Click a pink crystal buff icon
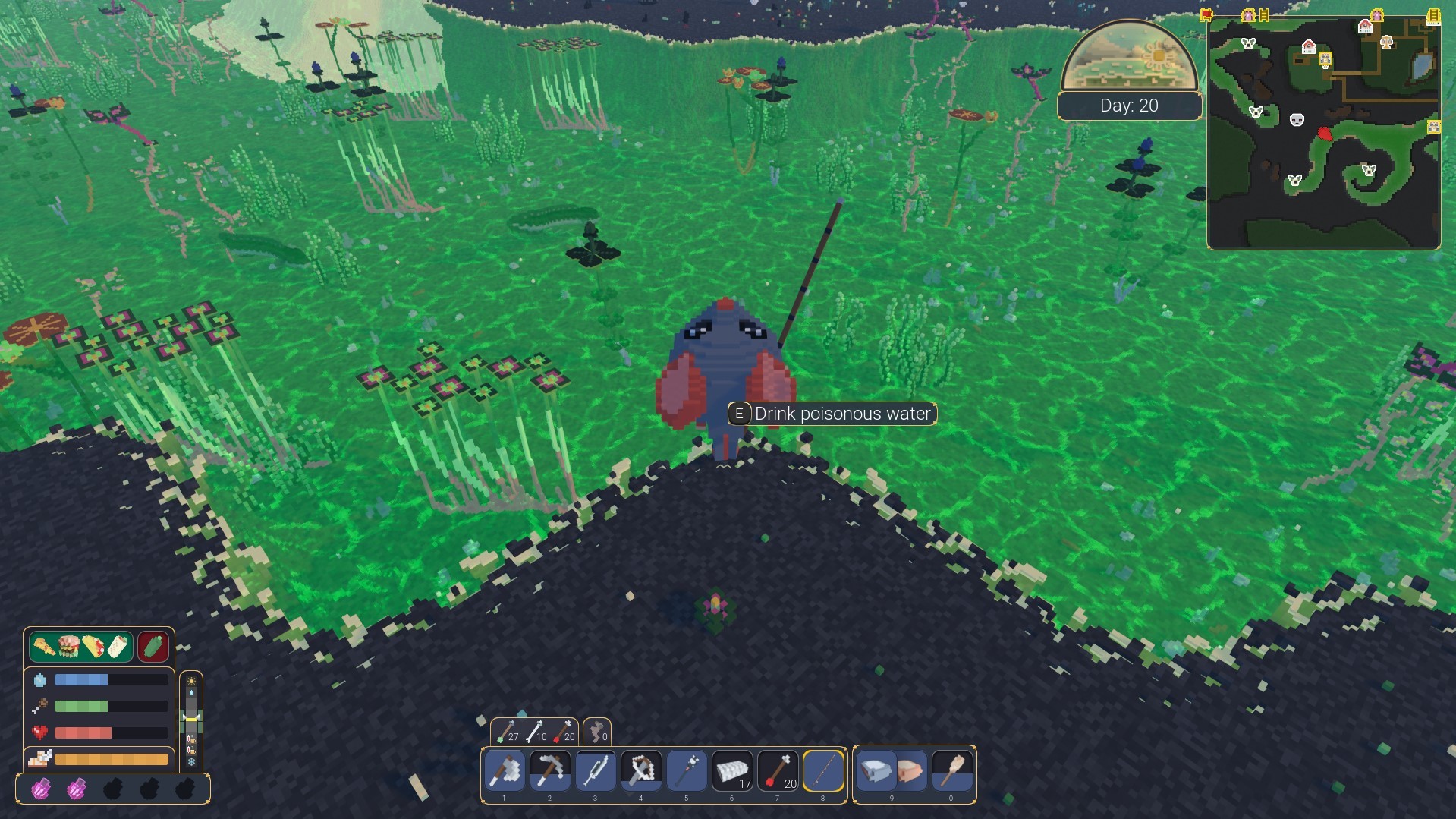1456x819 pixels. click(x=42, y=788)
